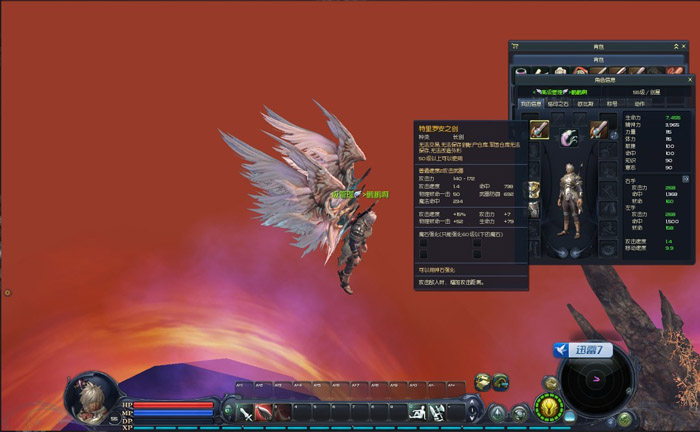The width and height of the screenshot is (700, 432).
Task: Open the first character info tab
Action: click(531, 102)
